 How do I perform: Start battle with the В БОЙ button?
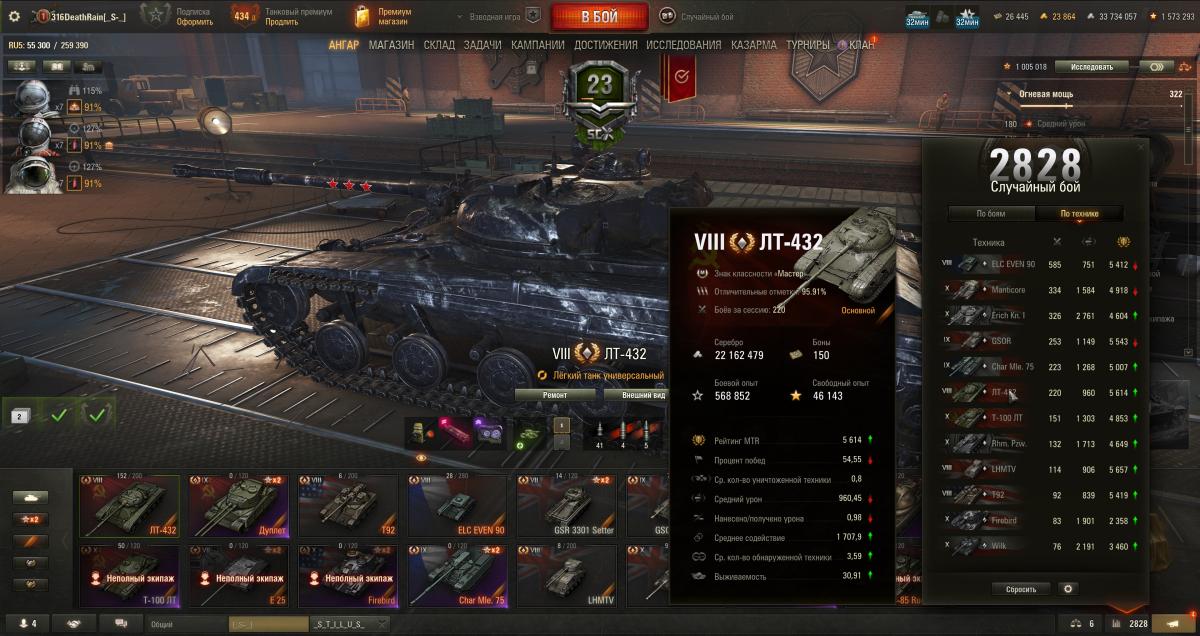click(x=599, y=17)
